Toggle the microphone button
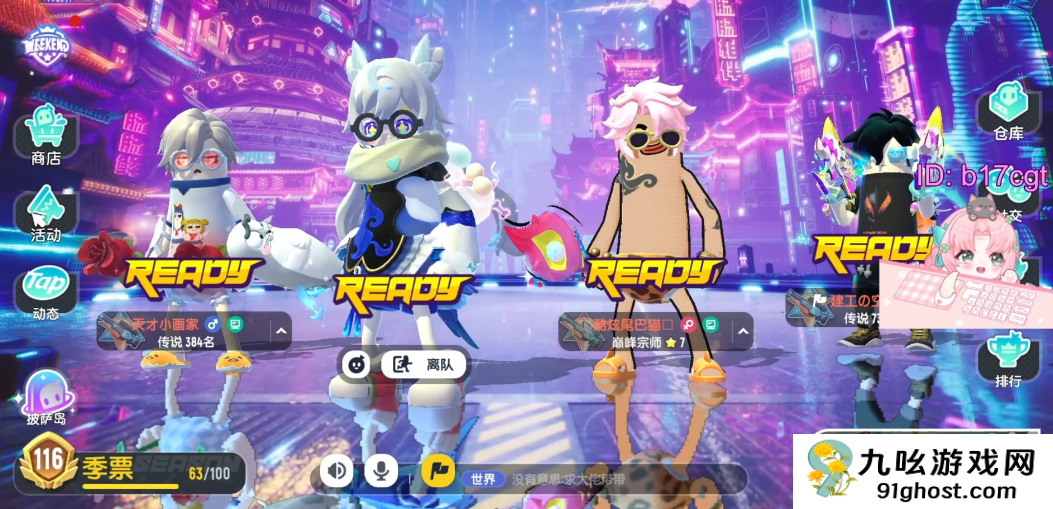This screenshot has height=509, width=1053. point(381,470)
